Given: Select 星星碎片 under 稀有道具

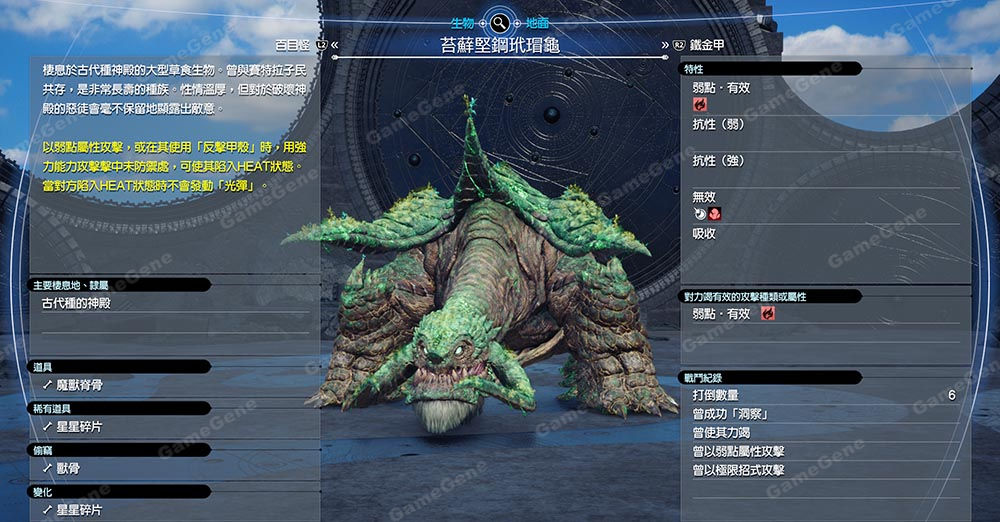Looking at the screenshot, I should pyautogui.click(x=79, y=427).
